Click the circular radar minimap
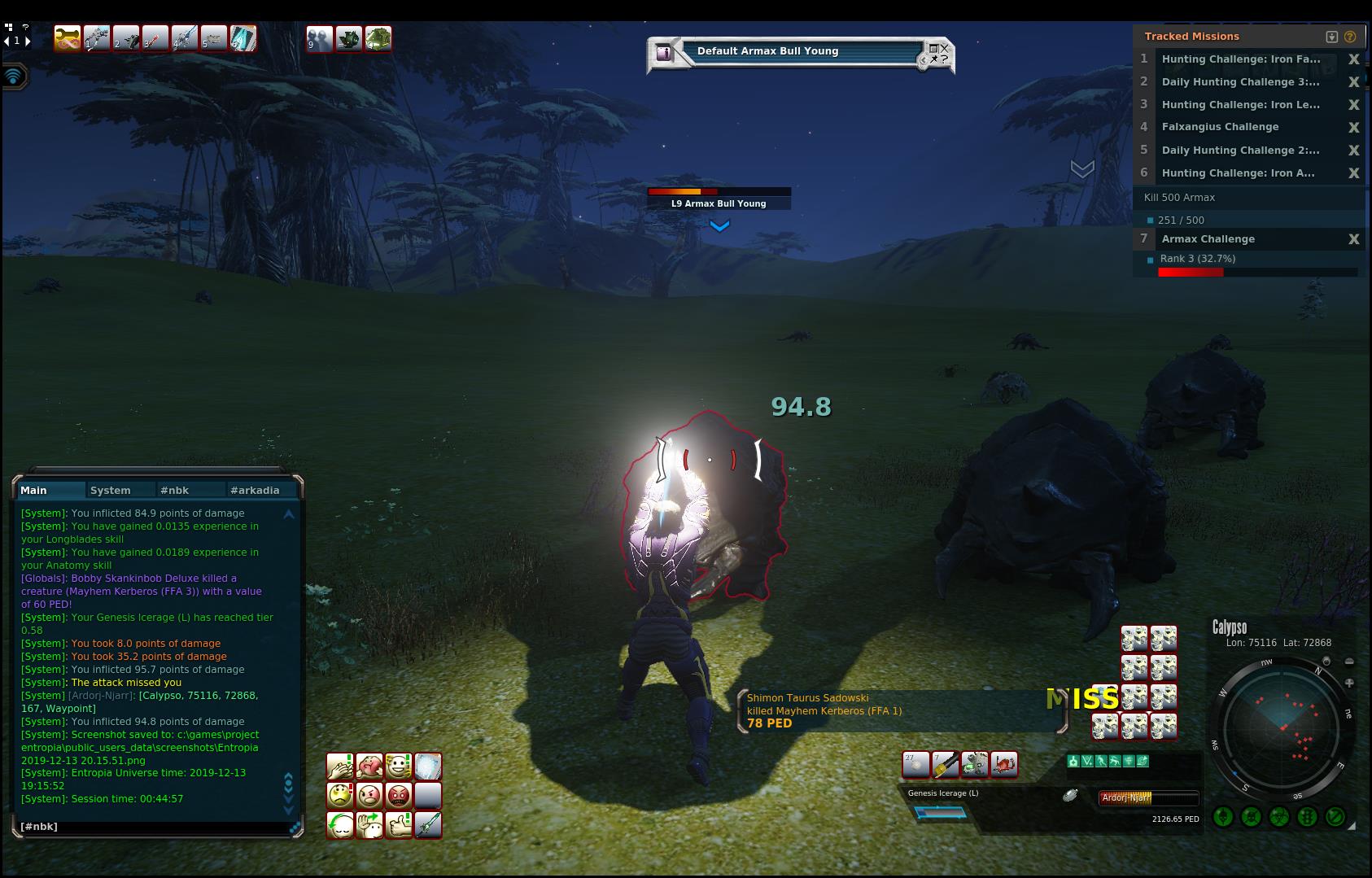This screenshot has width=1372, height=878. click(1281, 728)
